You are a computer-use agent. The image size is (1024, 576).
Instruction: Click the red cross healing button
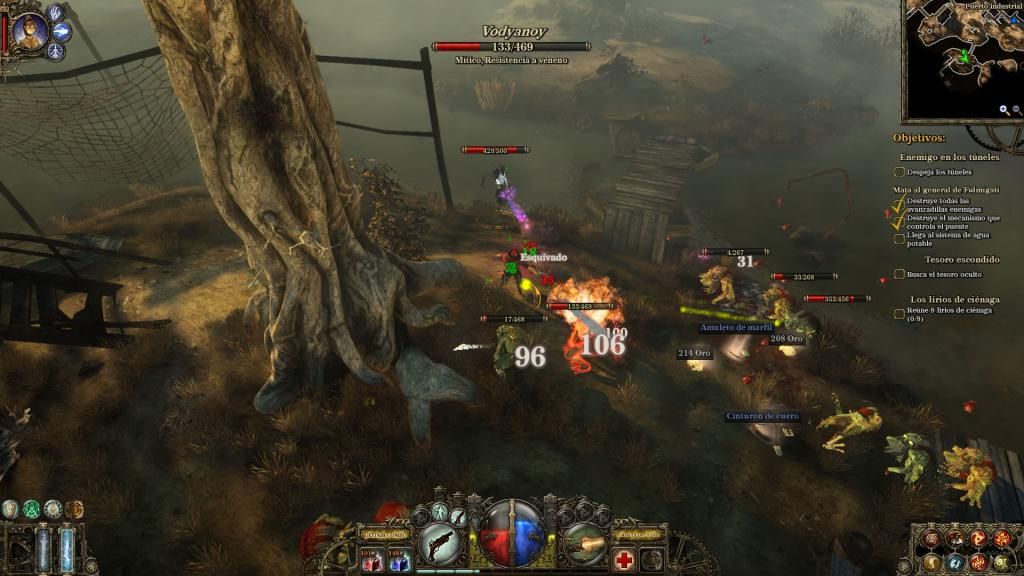[624, 559]
